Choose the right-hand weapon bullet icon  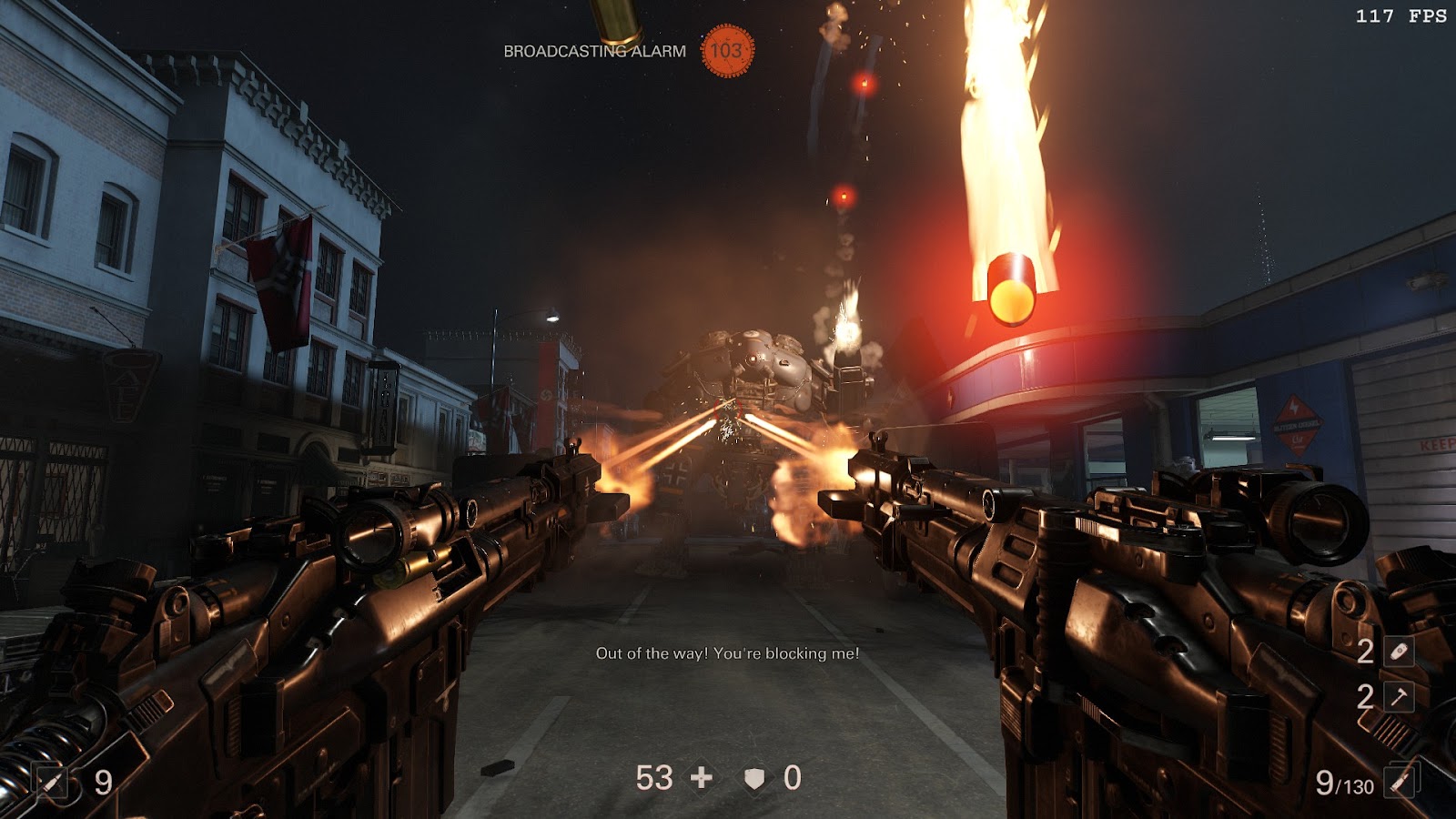click(1400, 781)
